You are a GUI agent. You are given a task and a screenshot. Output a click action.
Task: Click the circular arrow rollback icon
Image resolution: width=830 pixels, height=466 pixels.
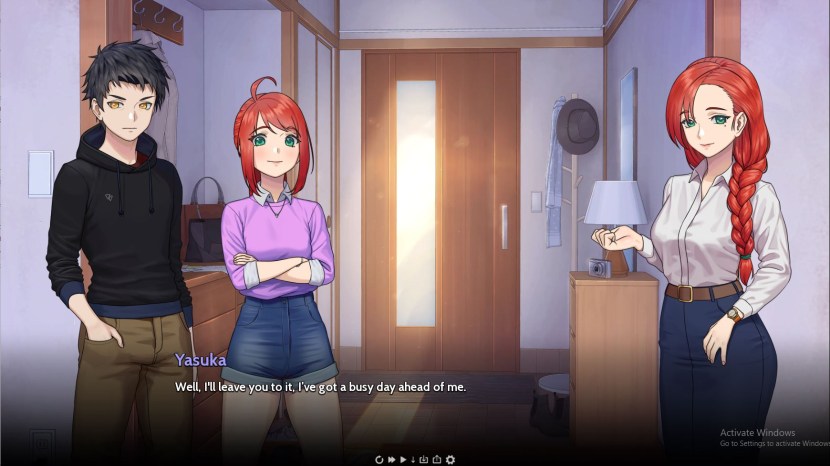(x=379, y=459)
